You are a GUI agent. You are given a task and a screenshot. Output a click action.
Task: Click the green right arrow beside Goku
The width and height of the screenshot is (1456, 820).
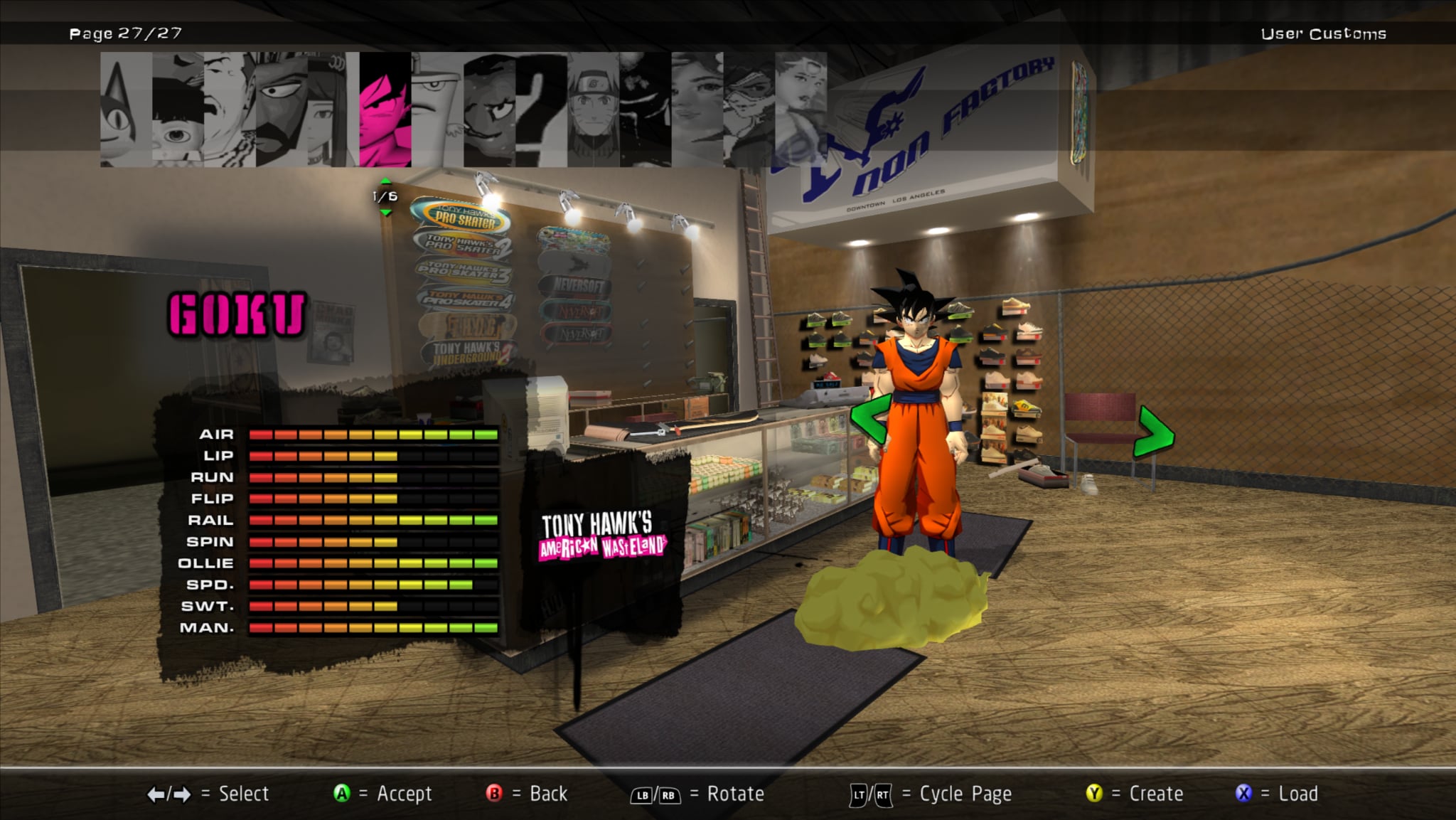(x=1155, y=431)
